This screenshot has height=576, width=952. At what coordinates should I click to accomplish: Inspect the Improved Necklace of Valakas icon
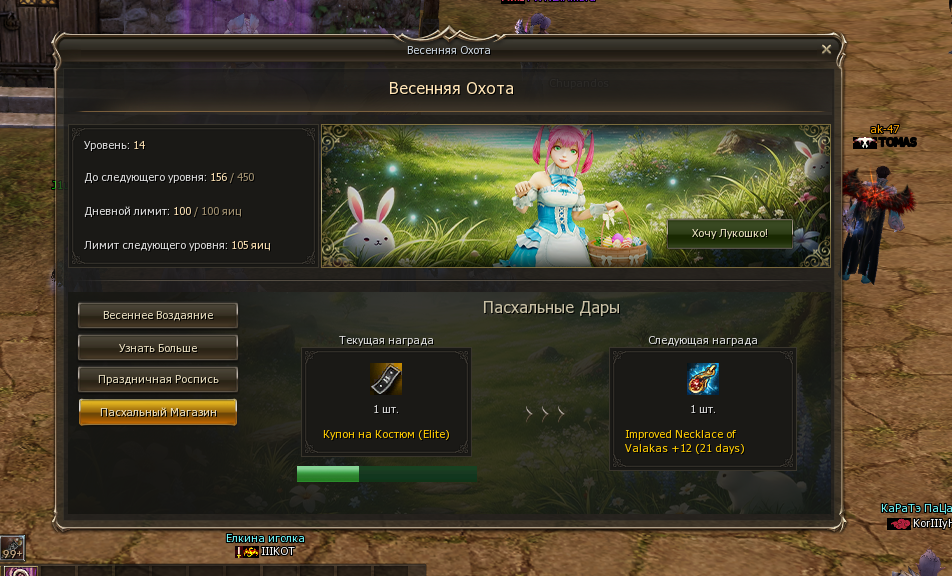click(703, 380)
